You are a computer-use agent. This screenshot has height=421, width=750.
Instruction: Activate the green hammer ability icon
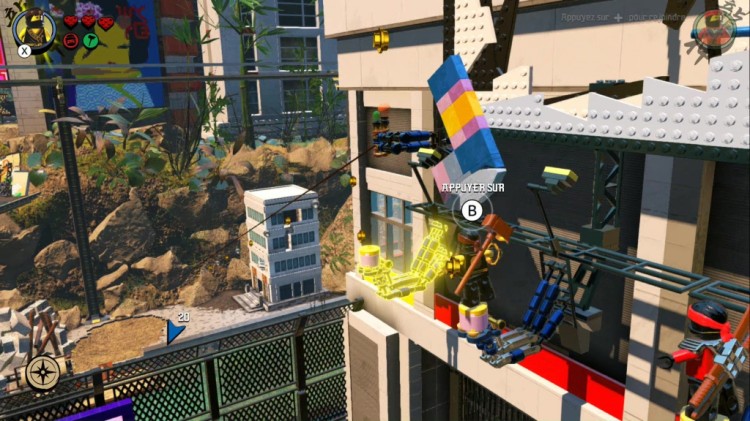tap(88, 41)
